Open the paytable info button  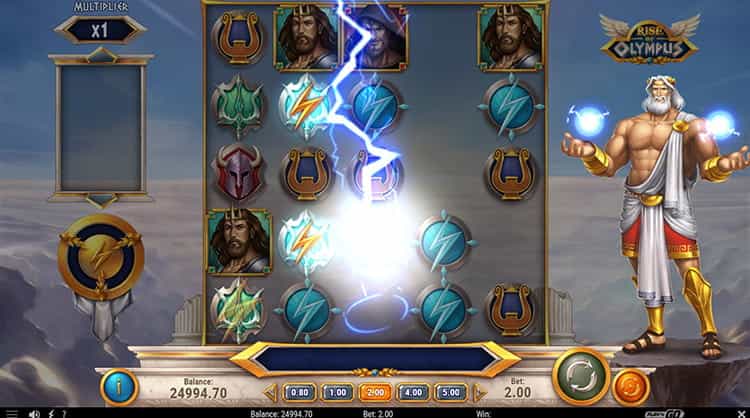click(x=119, y=388)
